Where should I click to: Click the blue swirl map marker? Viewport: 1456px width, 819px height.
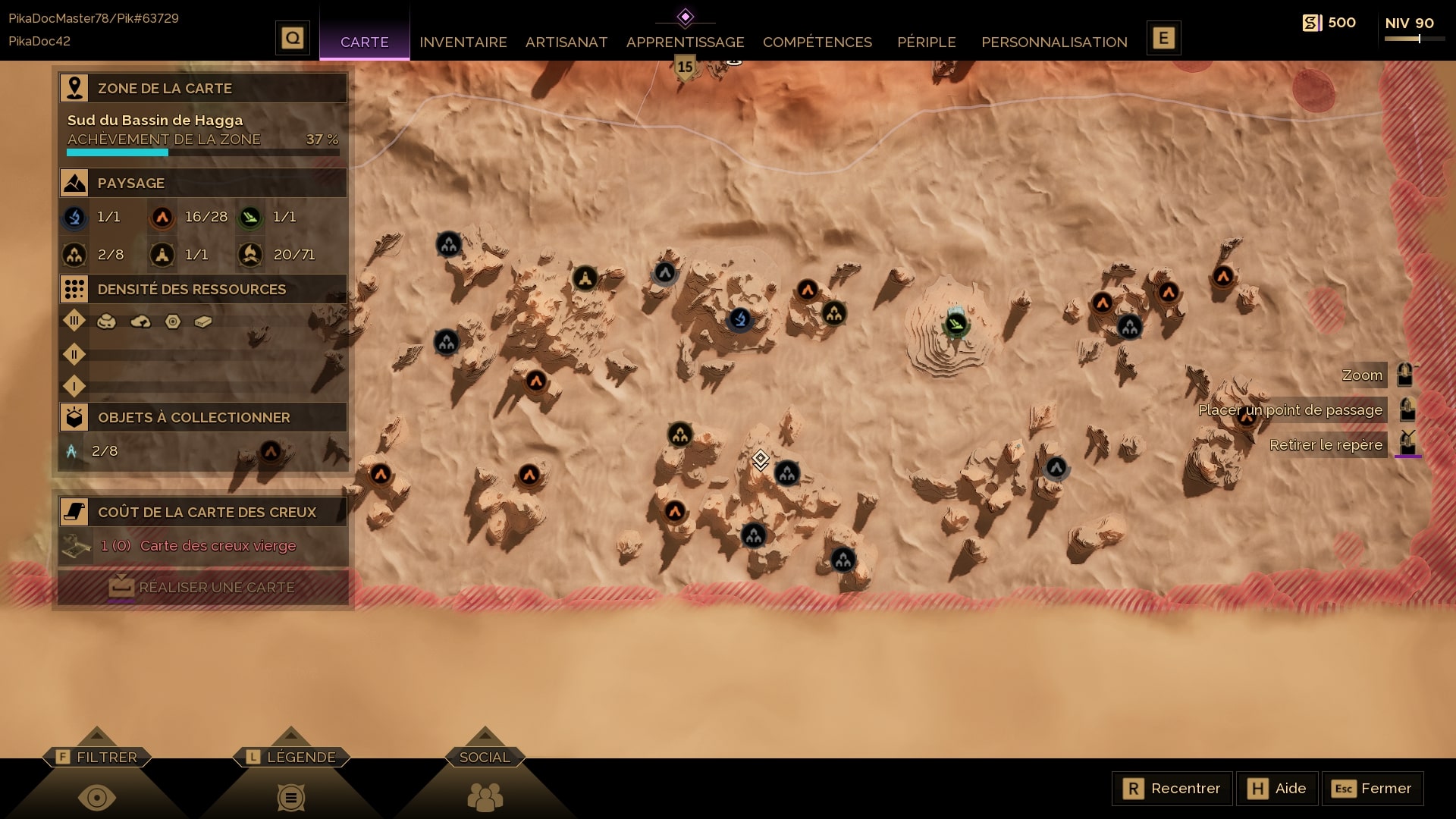coord(739,319)
